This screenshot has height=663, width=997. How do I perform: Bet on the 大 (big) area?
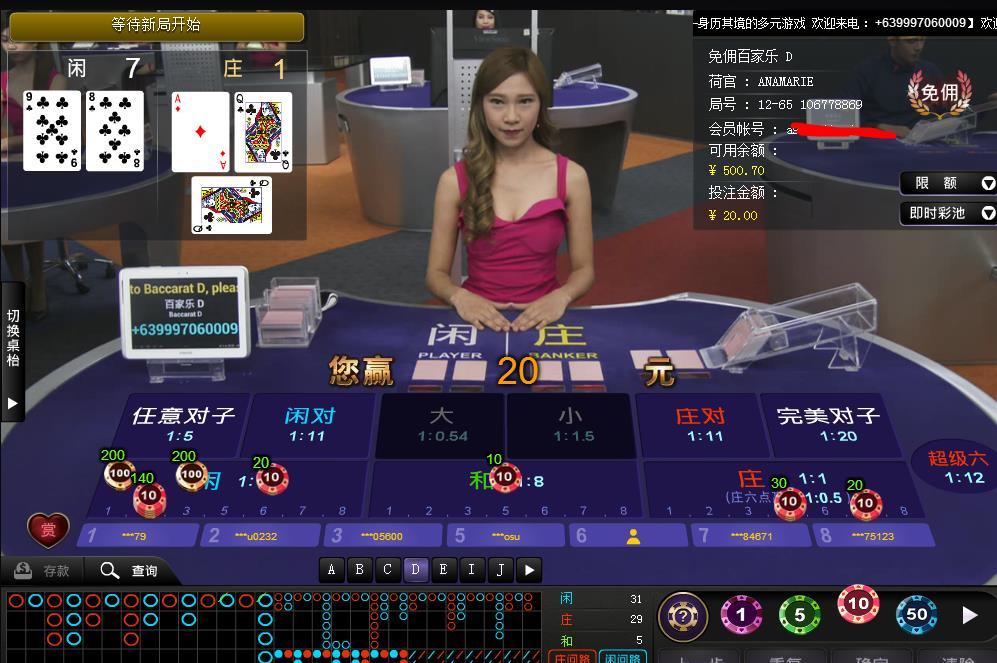441,424
